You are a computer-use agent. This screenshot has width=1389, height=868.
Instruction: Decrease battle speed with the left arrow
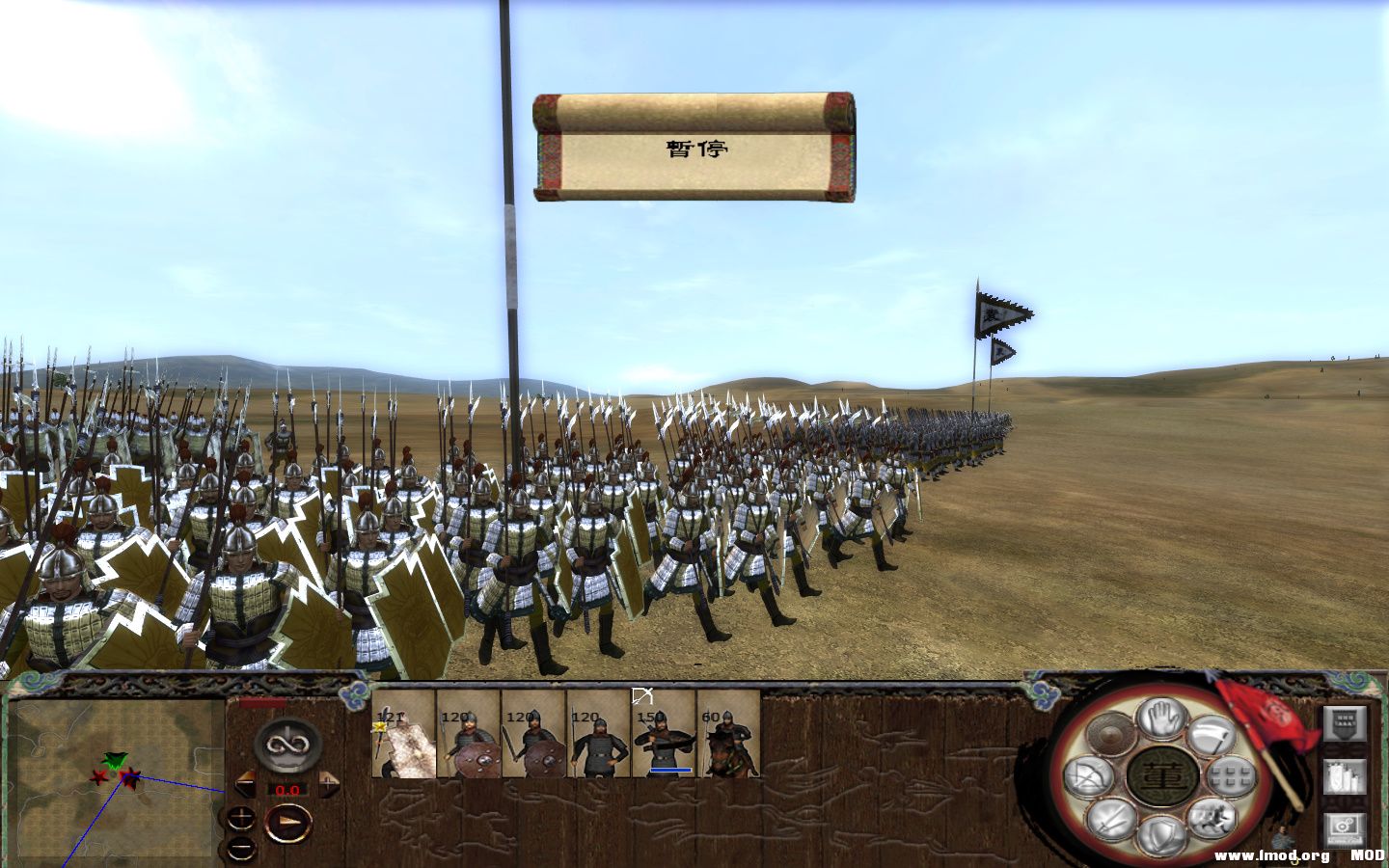pos(245,782)
